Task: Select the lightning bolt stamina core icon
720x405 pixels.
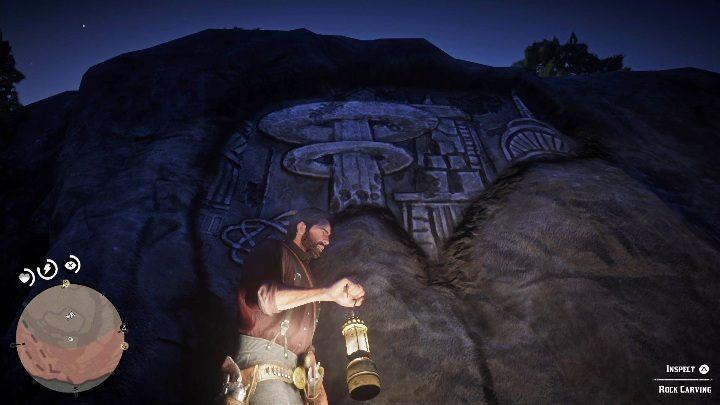Action: [x=48, y=271]
